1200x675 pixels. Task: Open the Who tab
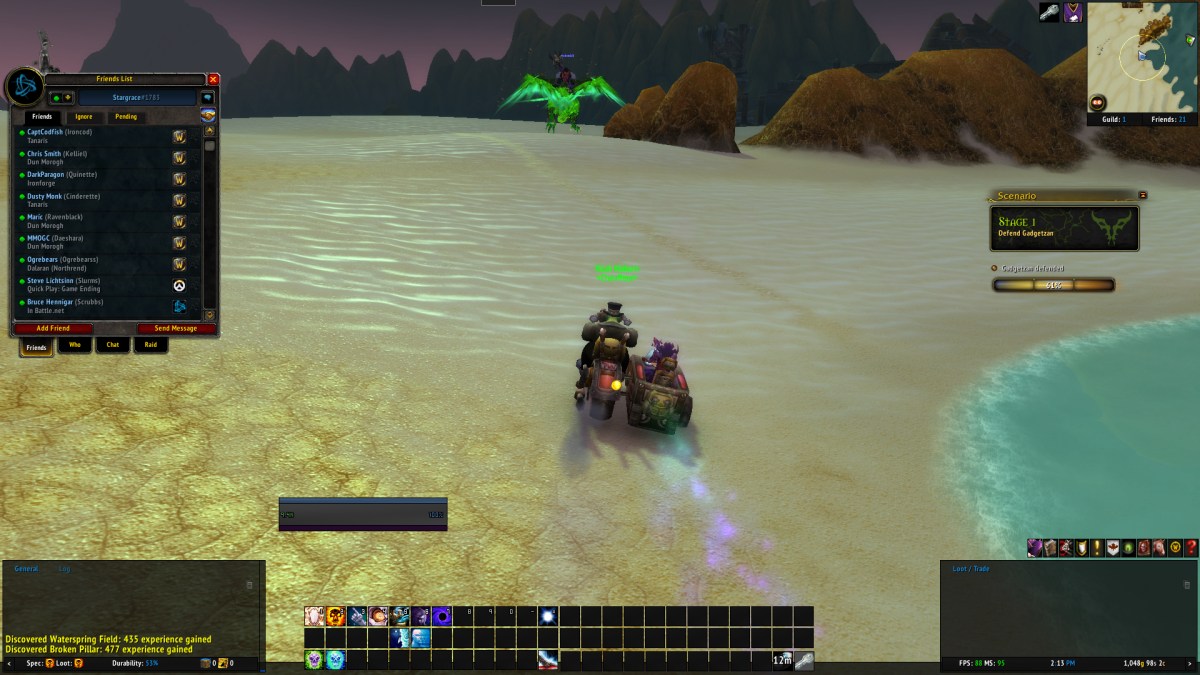click(x=74, y=346)
